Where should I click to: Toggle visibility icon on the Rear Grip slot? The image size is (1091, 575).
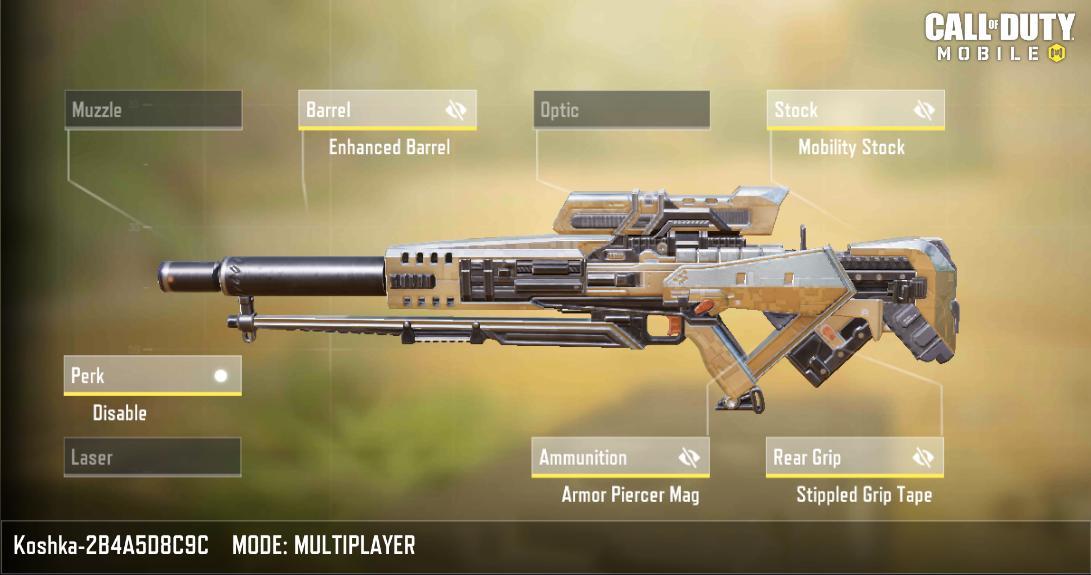click(923, 458)
